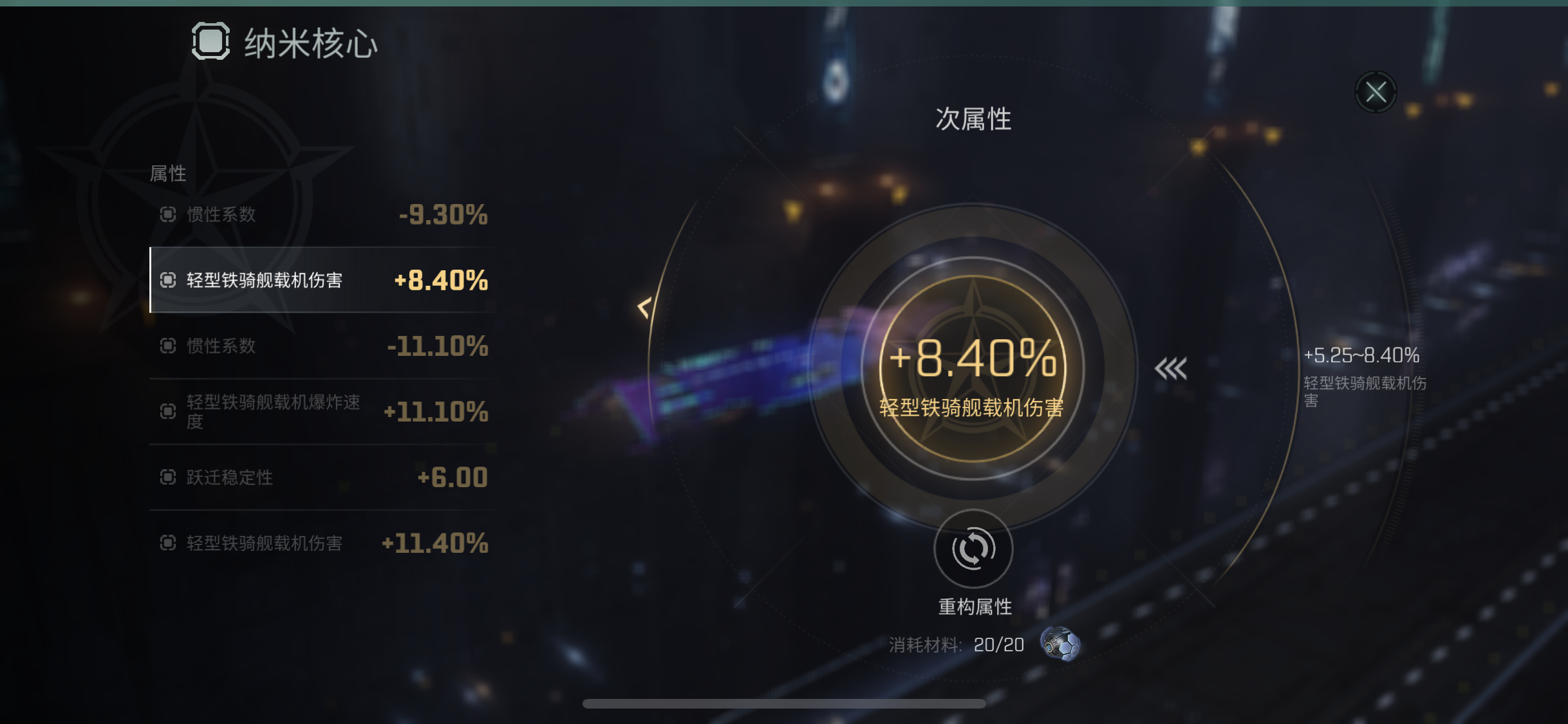
Task: Click the icon beside 轻型铁骑舰载机伤害 +11.40%
Action: (169, 544)
